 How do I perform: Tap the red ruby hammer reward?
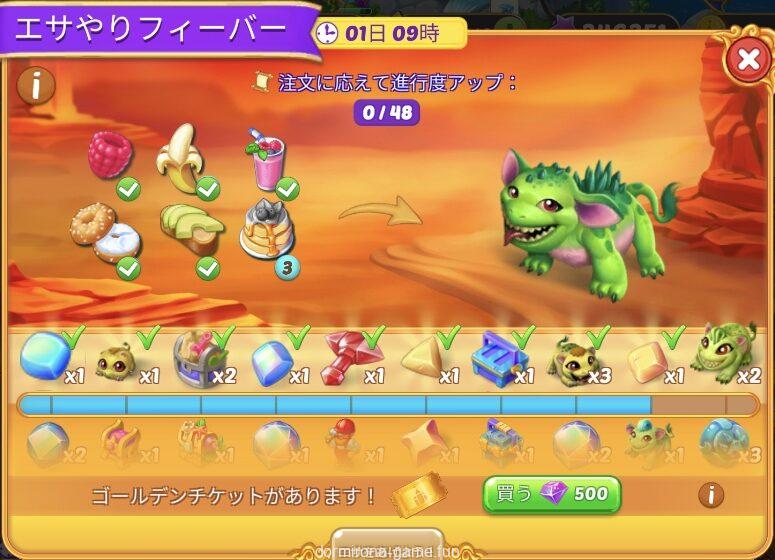348,355
